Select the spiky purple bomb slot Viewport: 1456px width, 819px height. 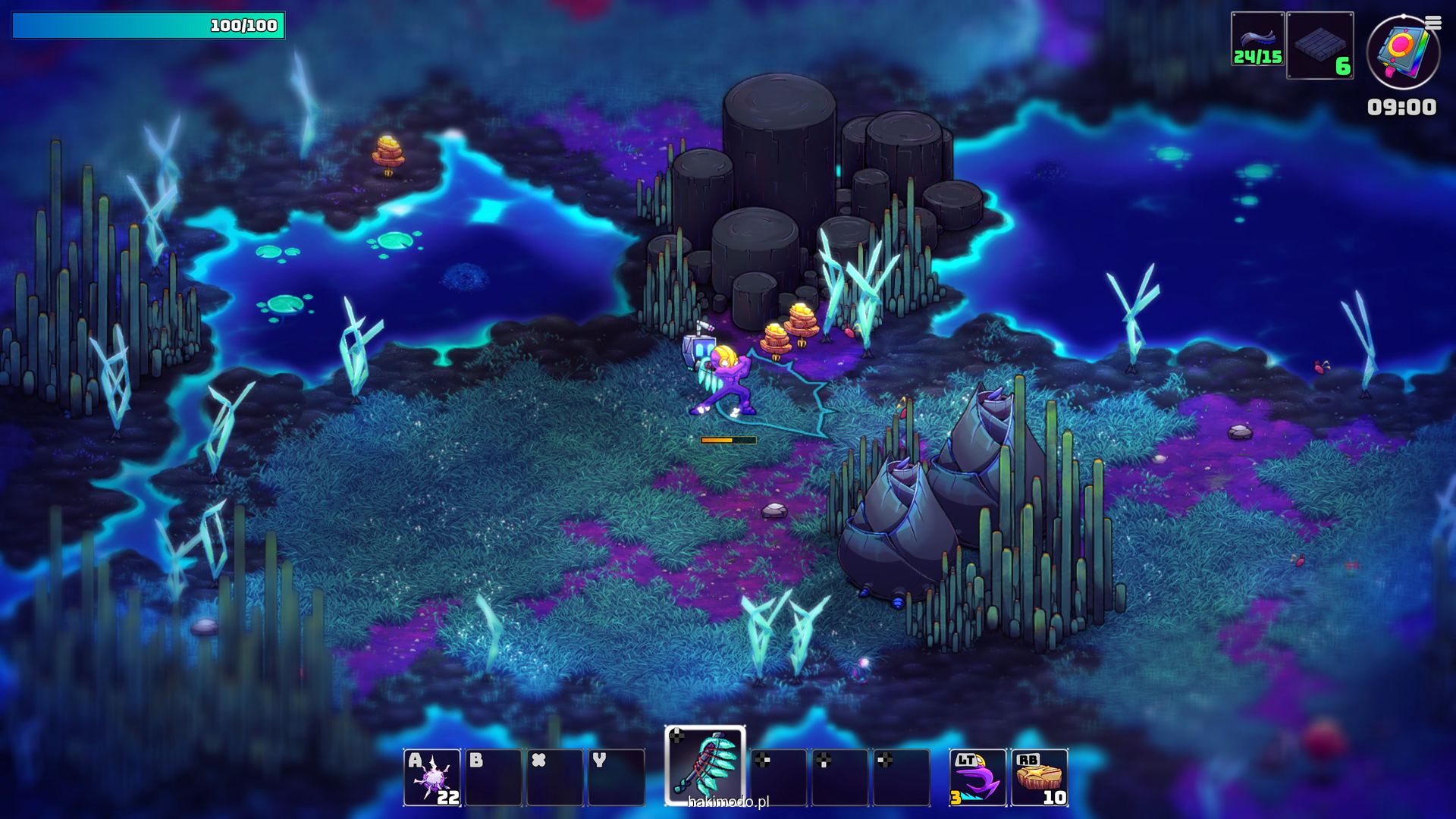coord(432,777)
